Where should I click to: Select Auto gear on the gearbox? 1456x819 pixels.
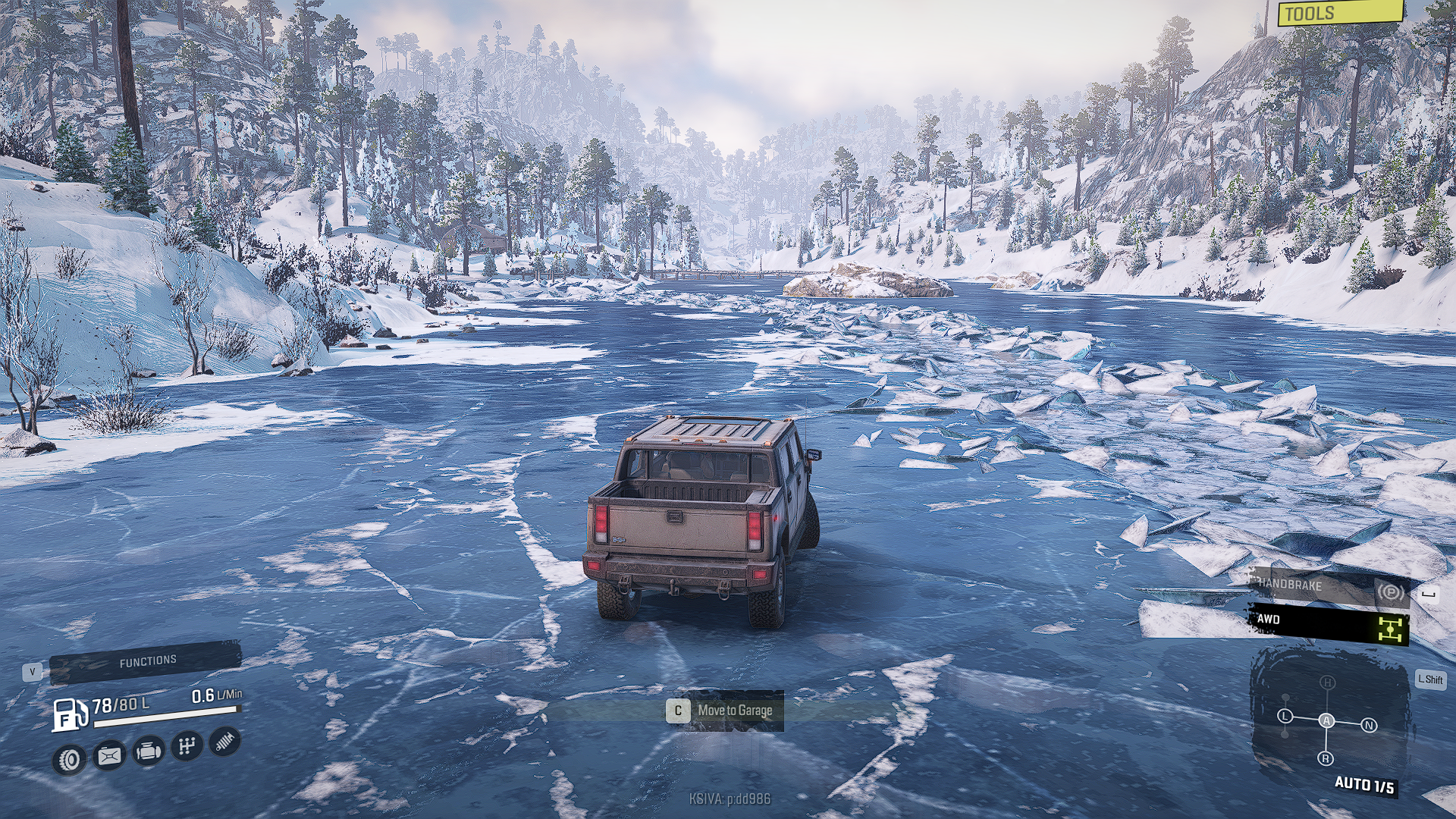[x=1326, y=720]
